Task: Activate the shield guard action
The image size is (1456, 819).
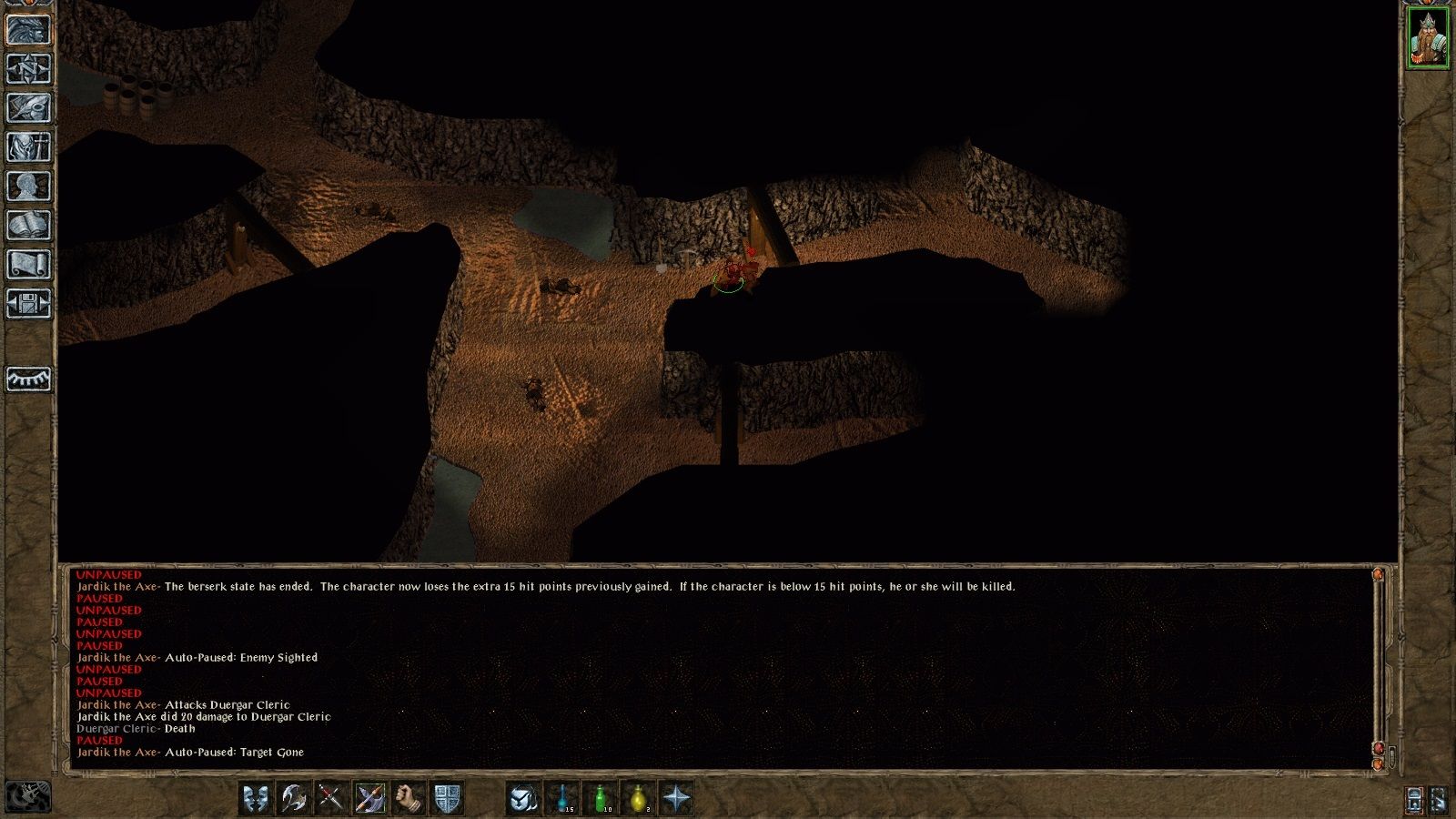Action: [x=447, y=798]
